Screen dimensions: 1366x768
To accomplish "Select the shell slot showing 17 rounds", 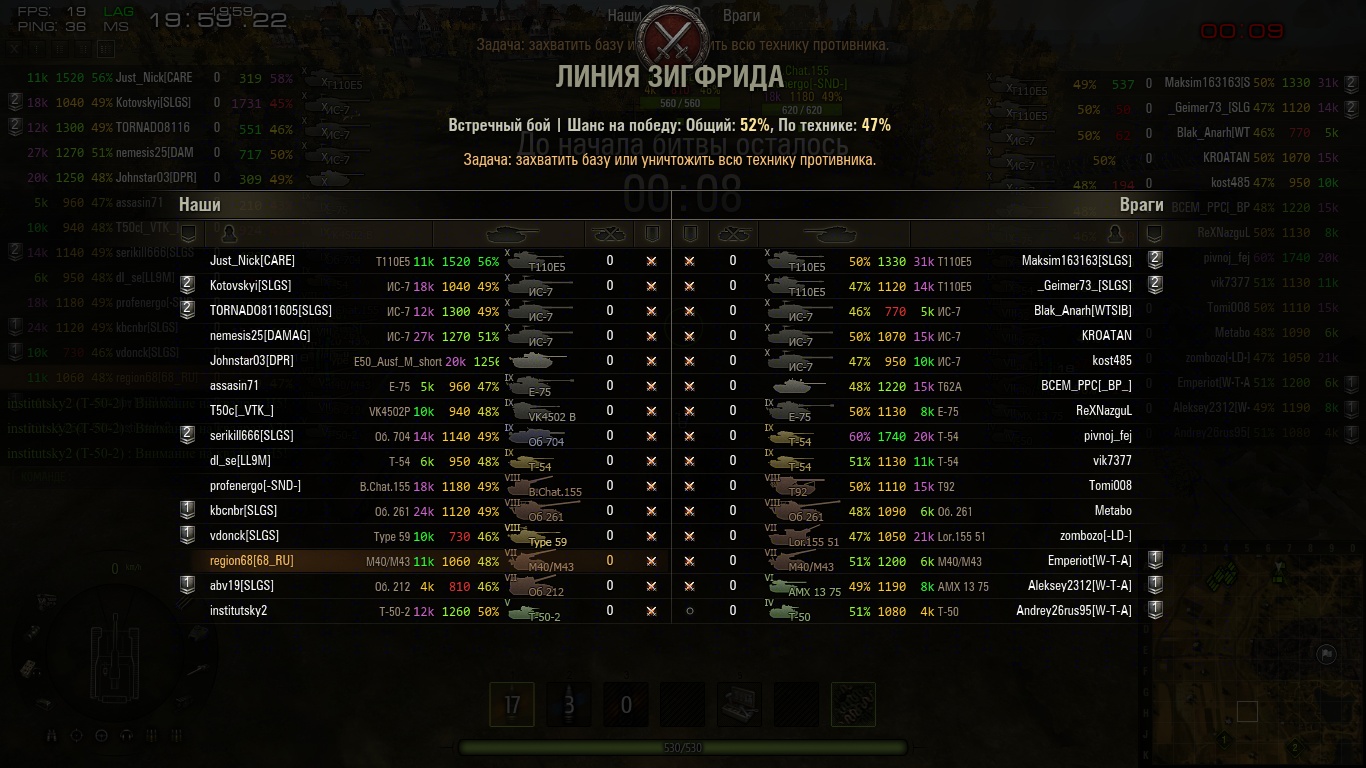I will [512, 705].
